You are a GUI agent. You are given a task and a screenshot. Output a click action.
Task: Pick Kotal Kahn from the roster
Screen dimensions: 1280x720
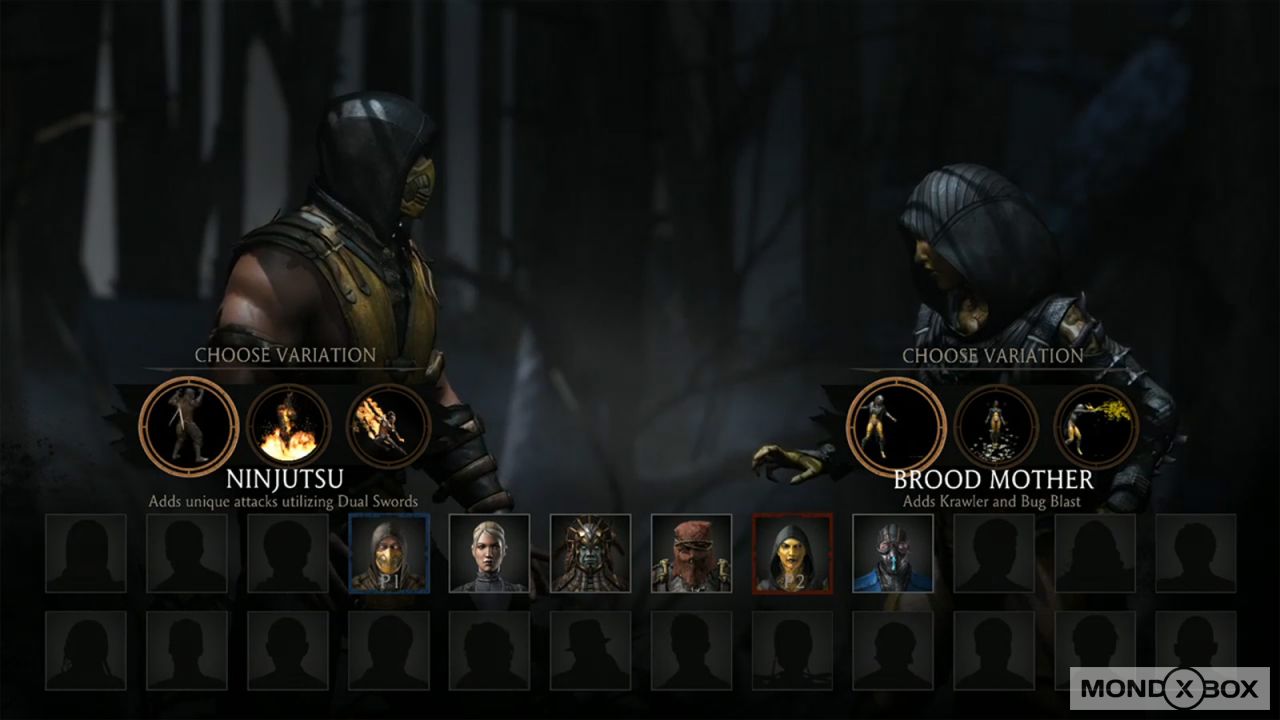click(590, 552)
